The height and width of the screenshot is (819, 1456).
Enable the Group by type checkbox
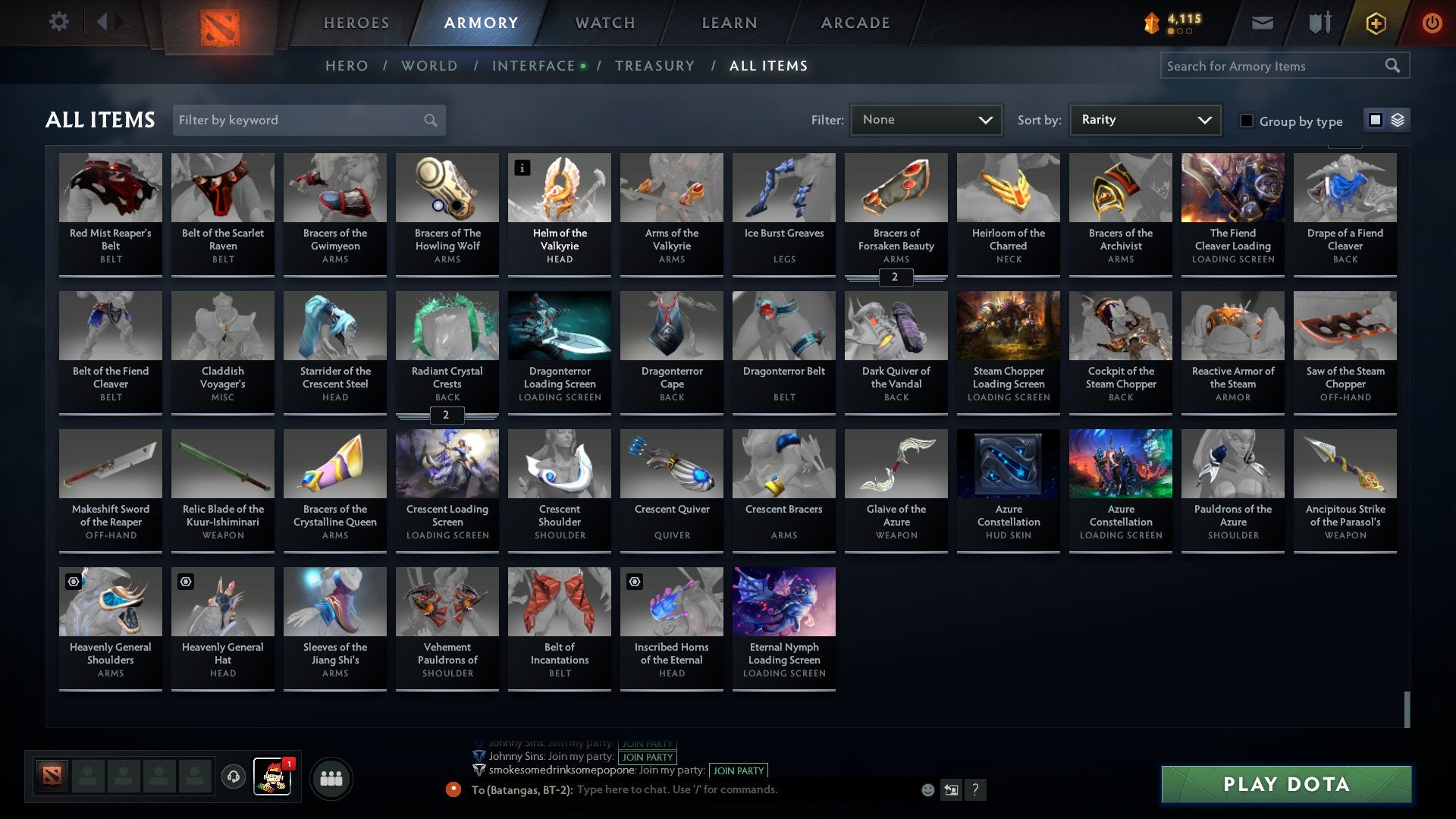coord(1246,121)
